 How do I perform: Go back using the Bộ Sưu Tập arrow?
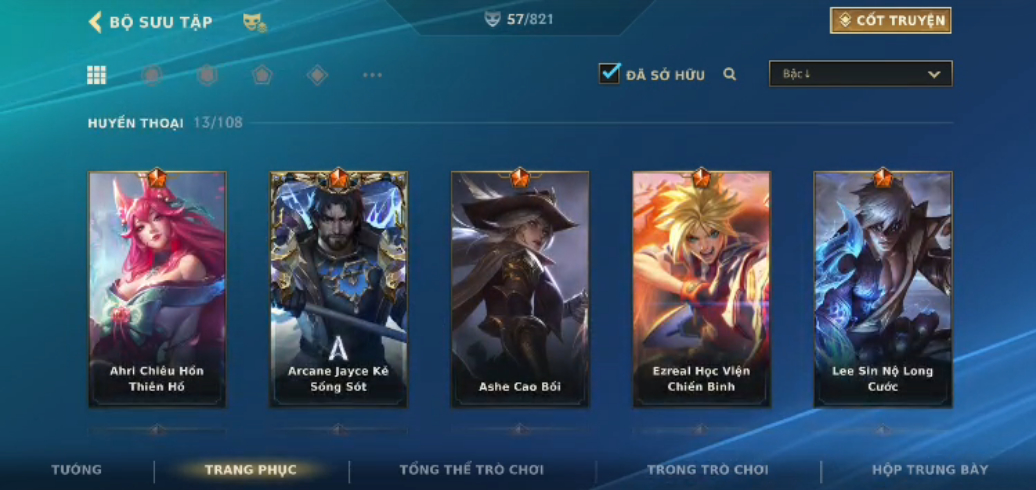click(96, 22)
